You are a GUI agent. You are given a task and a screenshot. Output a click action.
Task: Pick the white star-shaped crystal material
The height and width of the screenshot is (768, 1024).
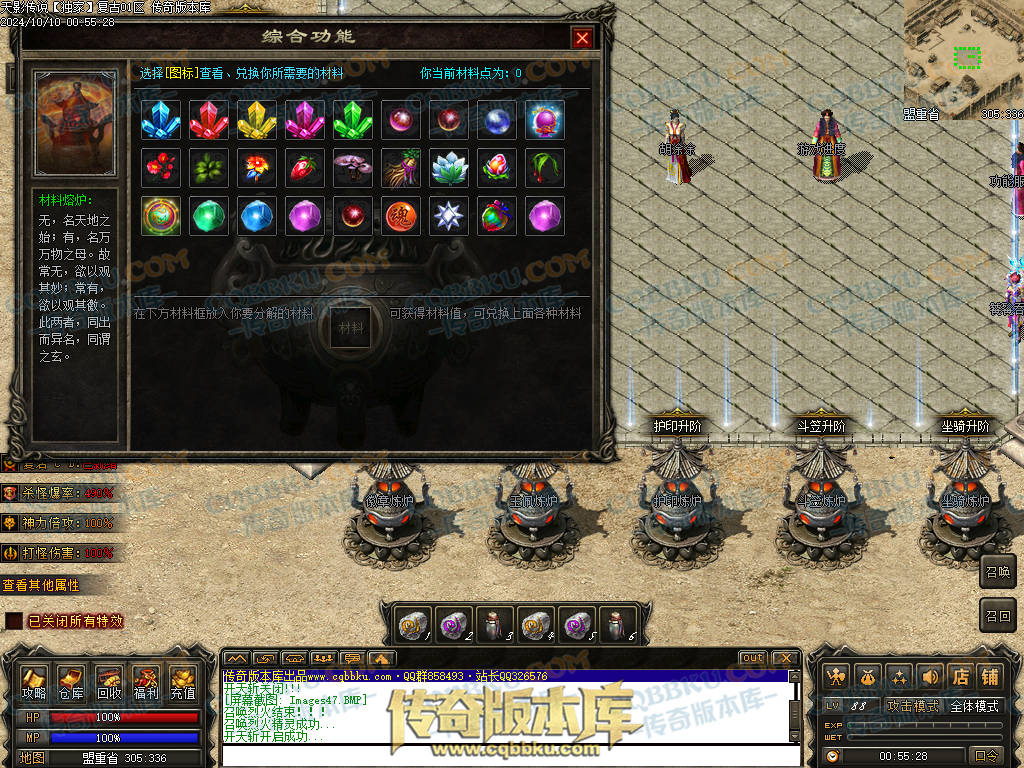449,216
